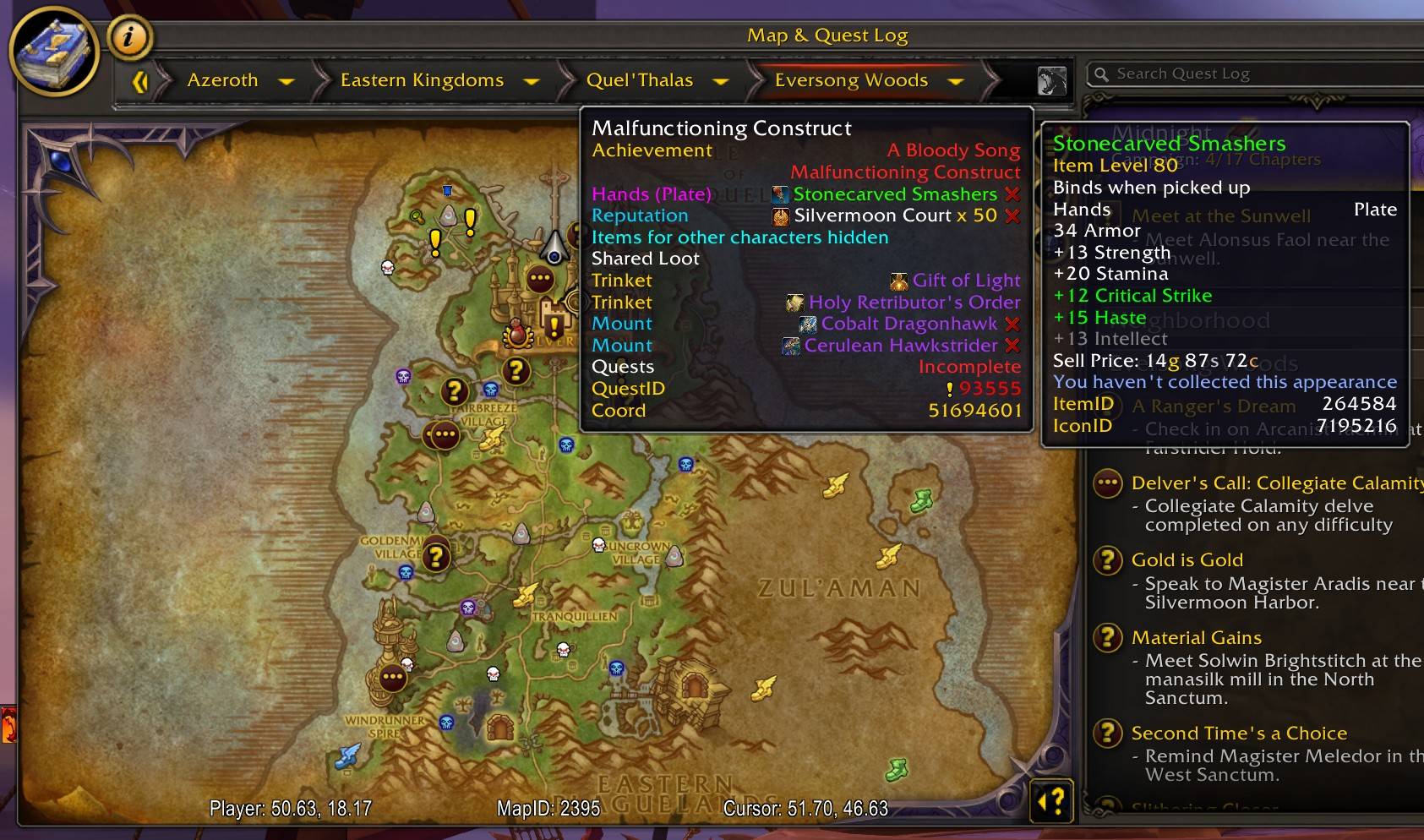Open the Azeroth breadcrumb dropdown
Screen dimensions: 1424x840
click(x=286, y=81)
